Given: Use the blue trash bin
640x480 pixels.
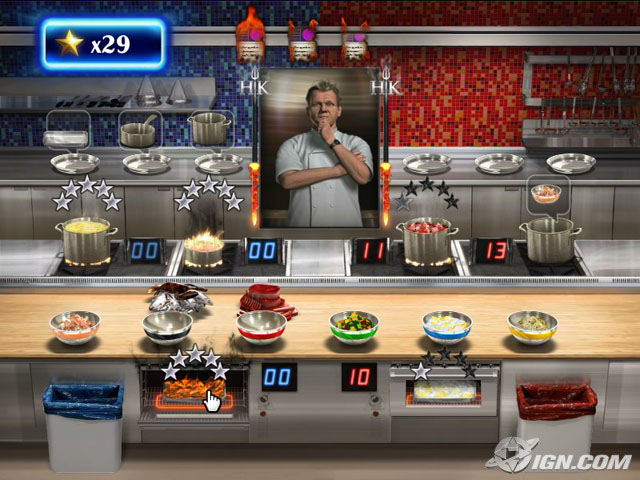Looking at the screenshot, I should point(83,425).
